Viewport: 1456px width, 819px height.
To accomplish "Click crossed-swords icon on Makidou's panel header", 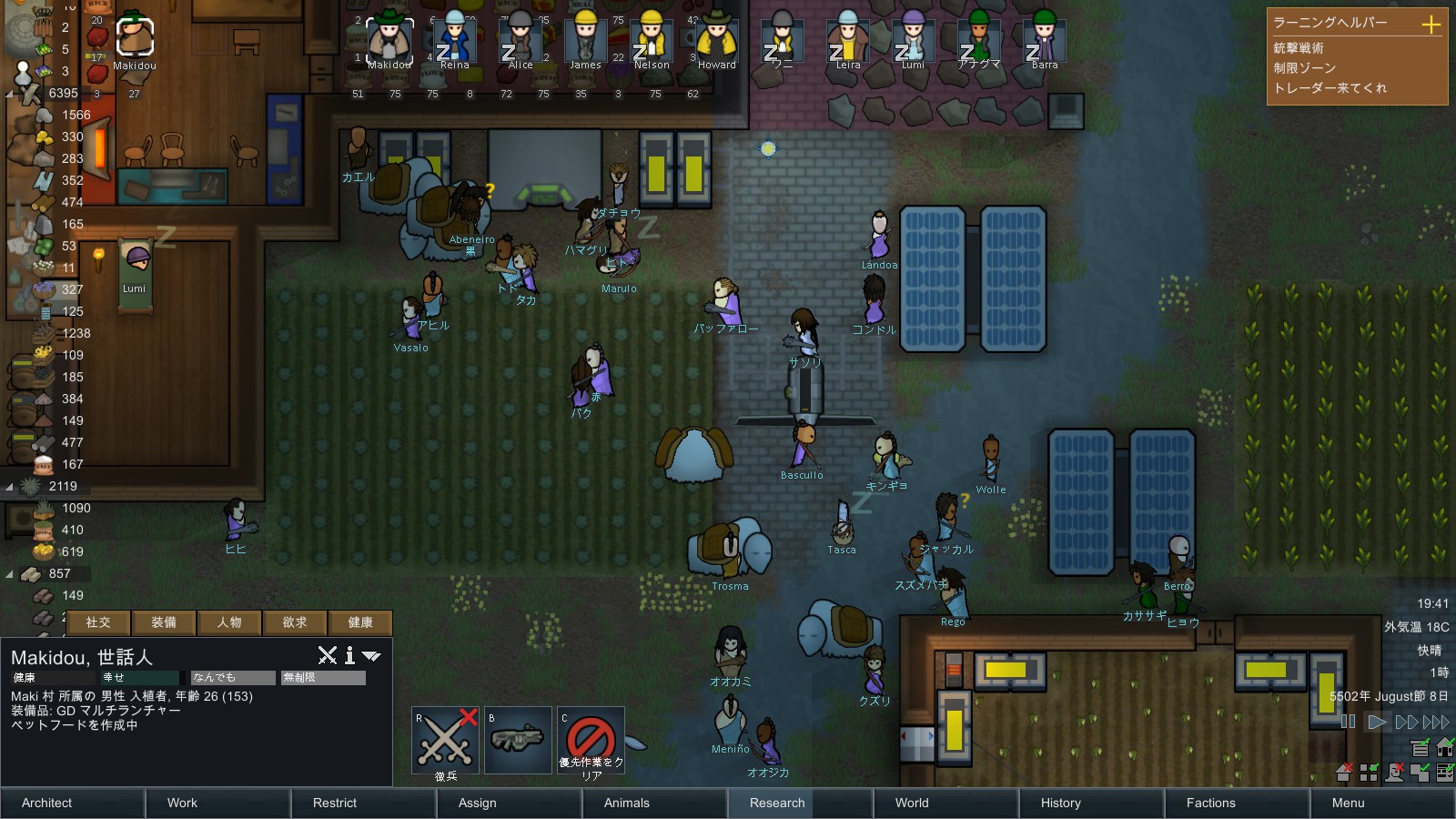I will point(328,655).
